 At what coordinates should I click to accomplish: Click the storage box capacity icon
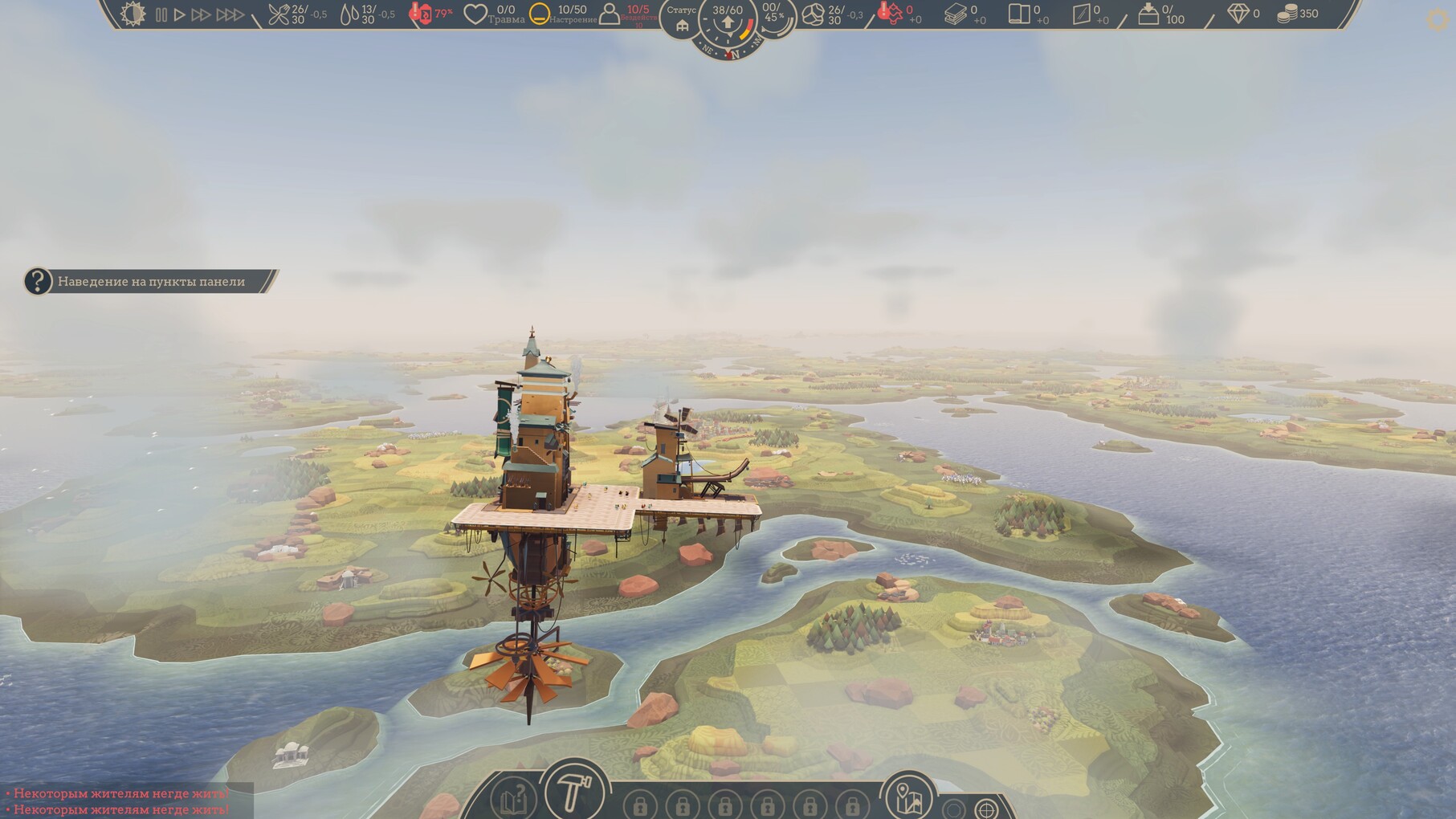point(1148,14)
